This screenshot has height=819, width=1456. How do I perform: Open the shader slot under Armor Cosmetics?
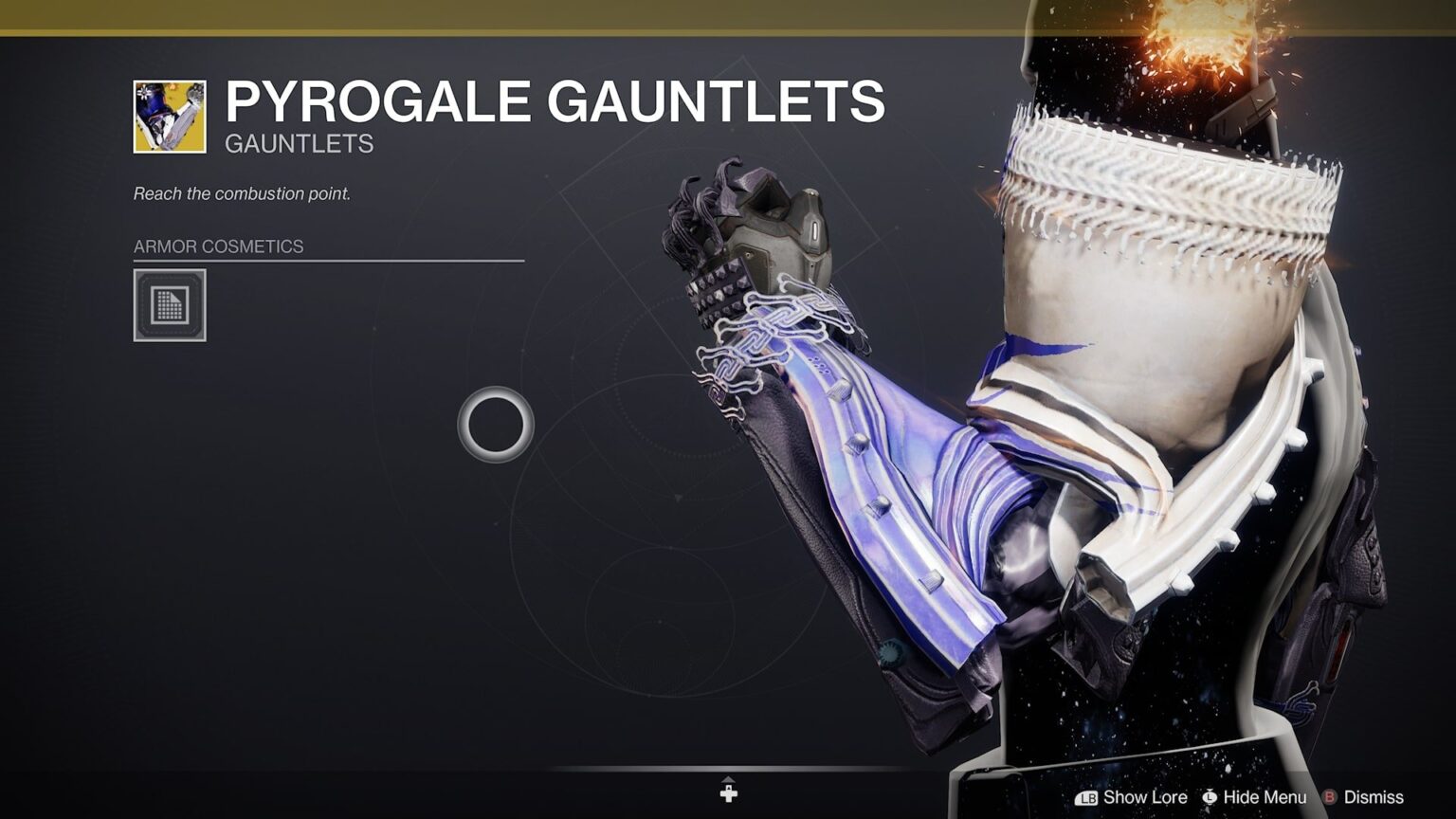[x=171, y=306]
